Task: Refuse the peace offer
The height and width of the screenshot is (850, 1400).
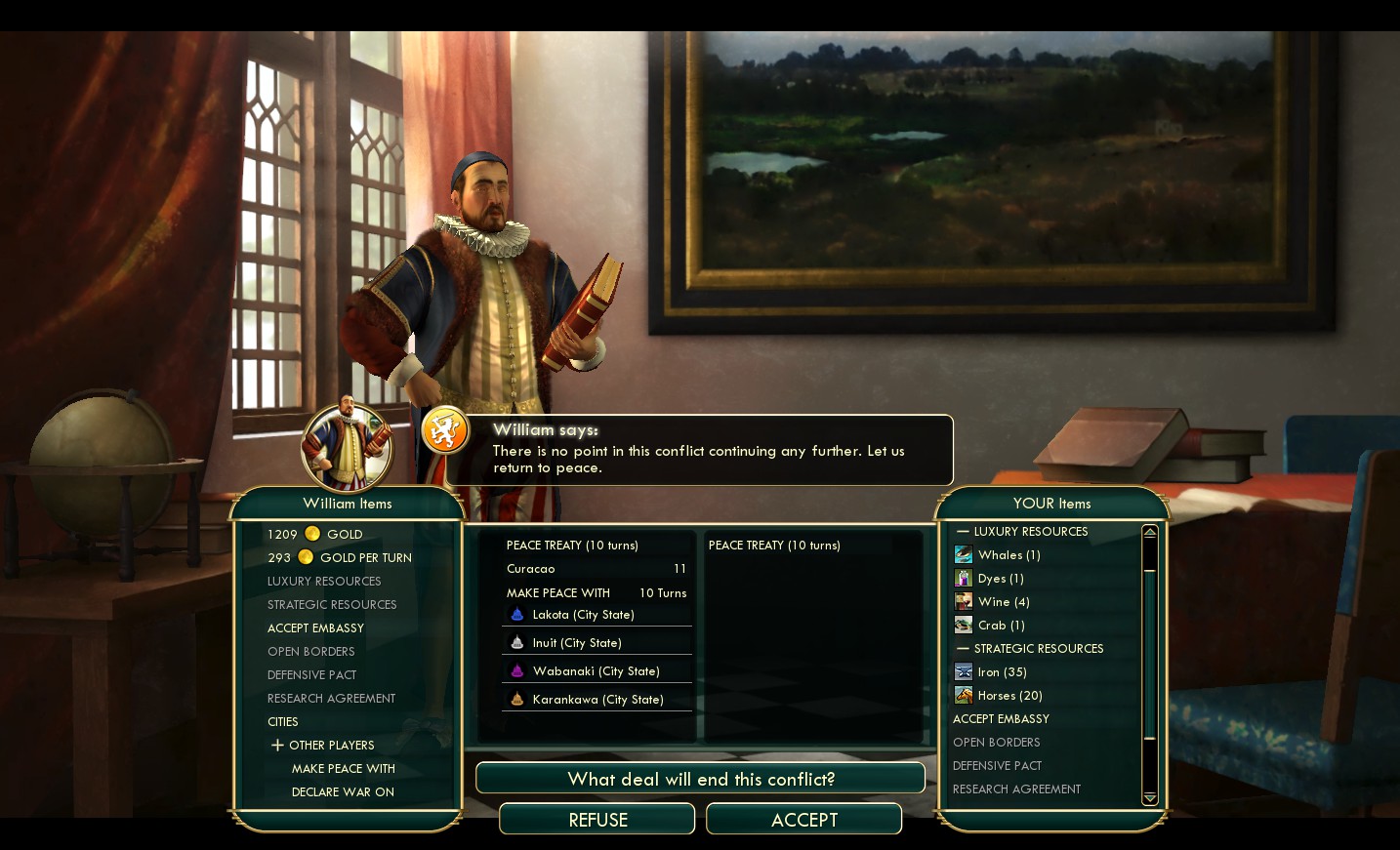Action: point(597,820)
